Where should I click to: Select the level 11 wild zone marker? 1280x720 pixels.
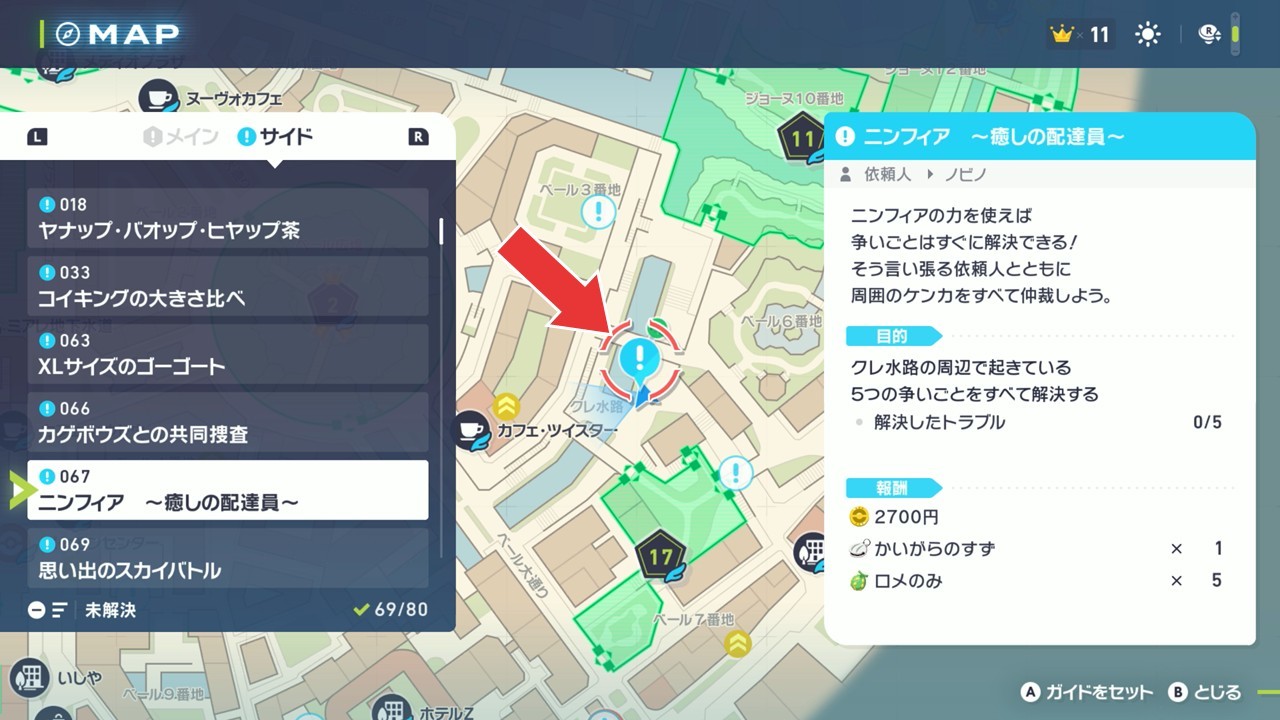click(x=802, y=140)
